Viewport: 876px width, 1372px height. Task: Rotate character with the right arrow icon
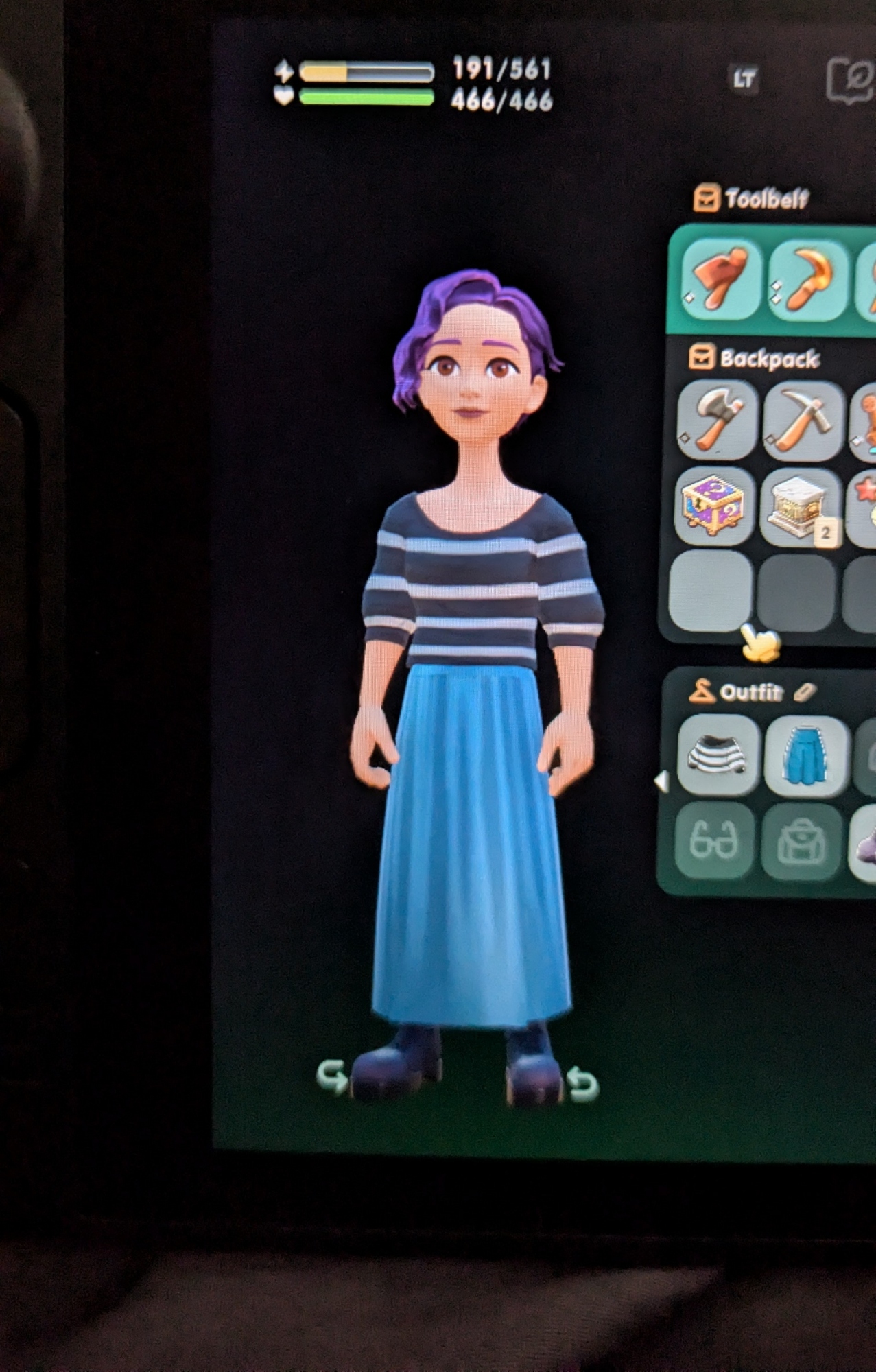(x=583, y=1084)
